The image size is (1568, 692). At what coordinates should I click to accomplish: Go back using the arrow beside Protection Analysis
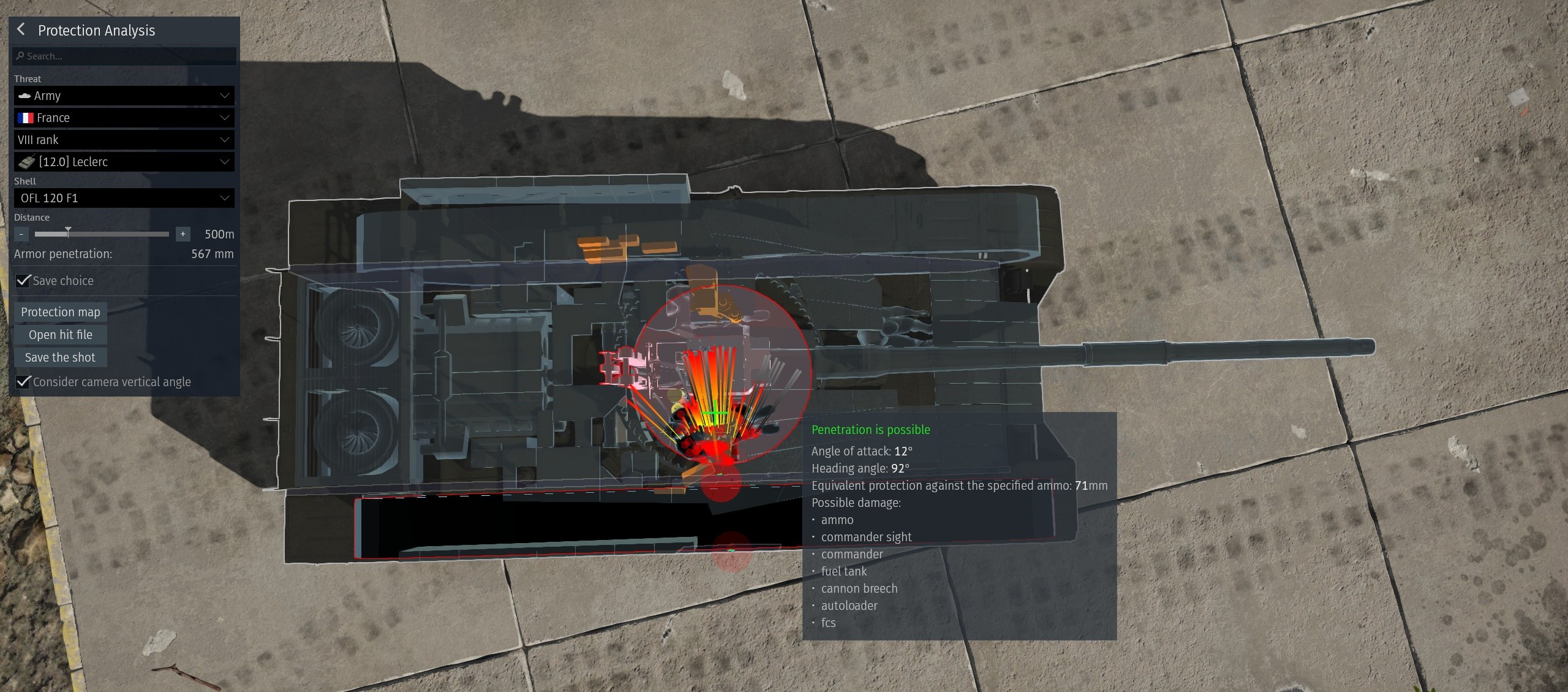21,29
